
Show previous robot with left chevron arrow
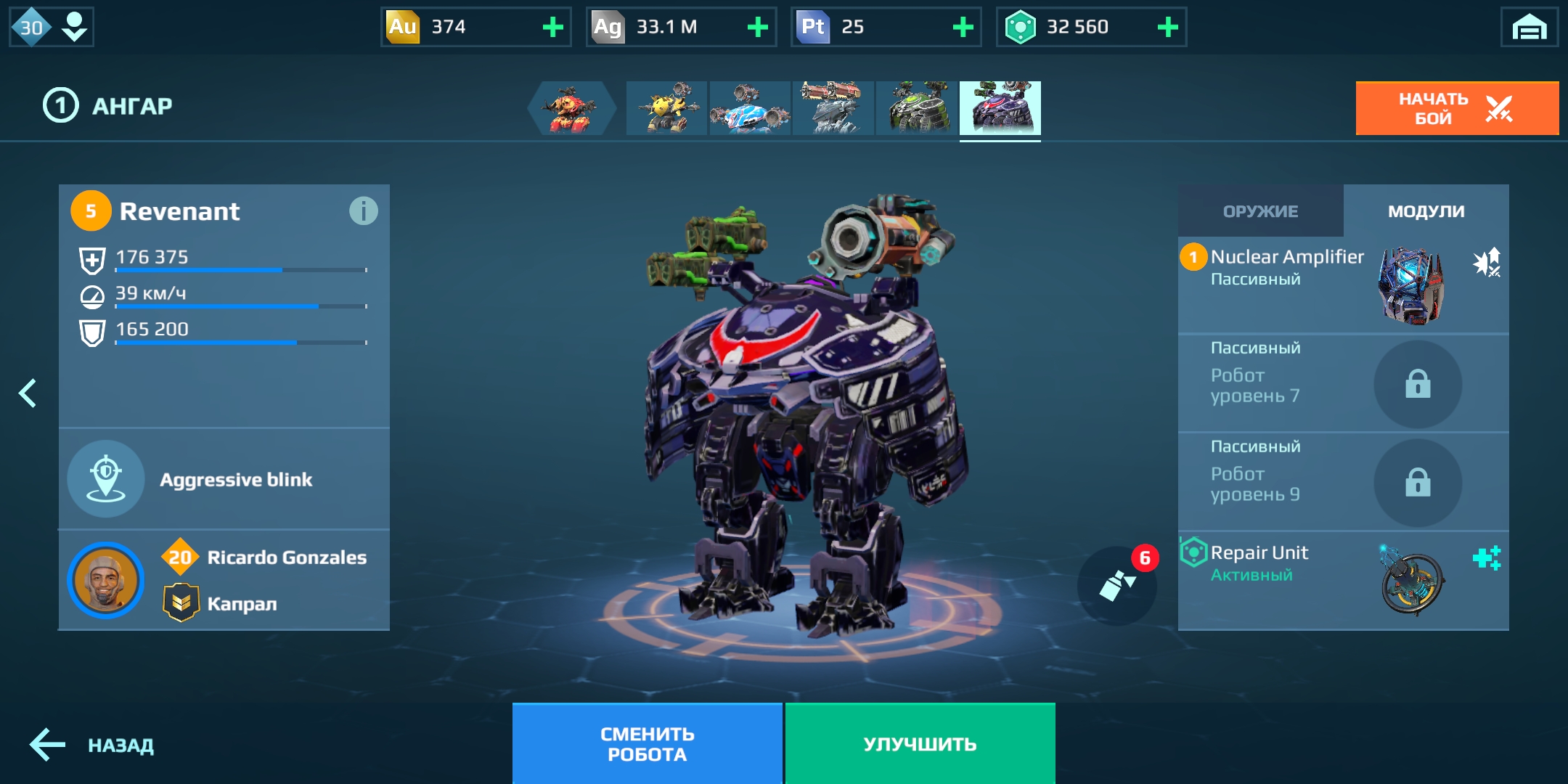(x=28, y=393)
